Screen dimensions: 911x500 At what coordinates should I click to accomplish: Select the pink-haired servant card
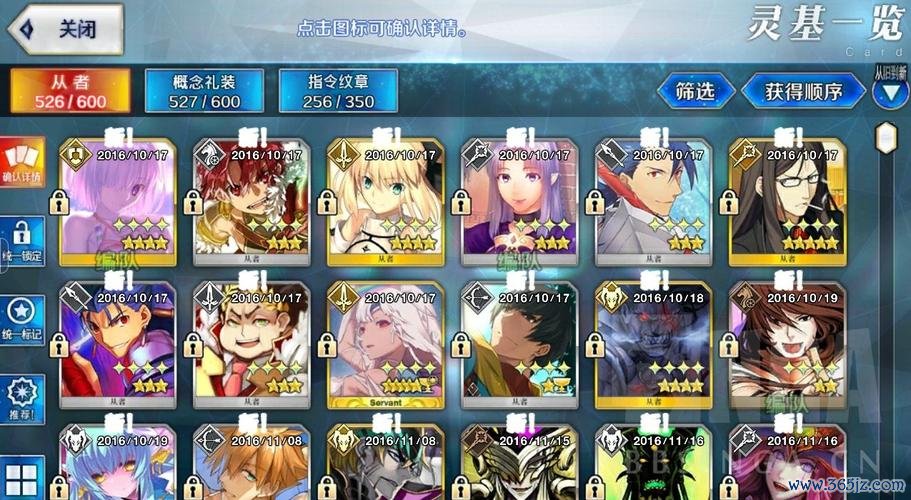(x=120, y=201)
